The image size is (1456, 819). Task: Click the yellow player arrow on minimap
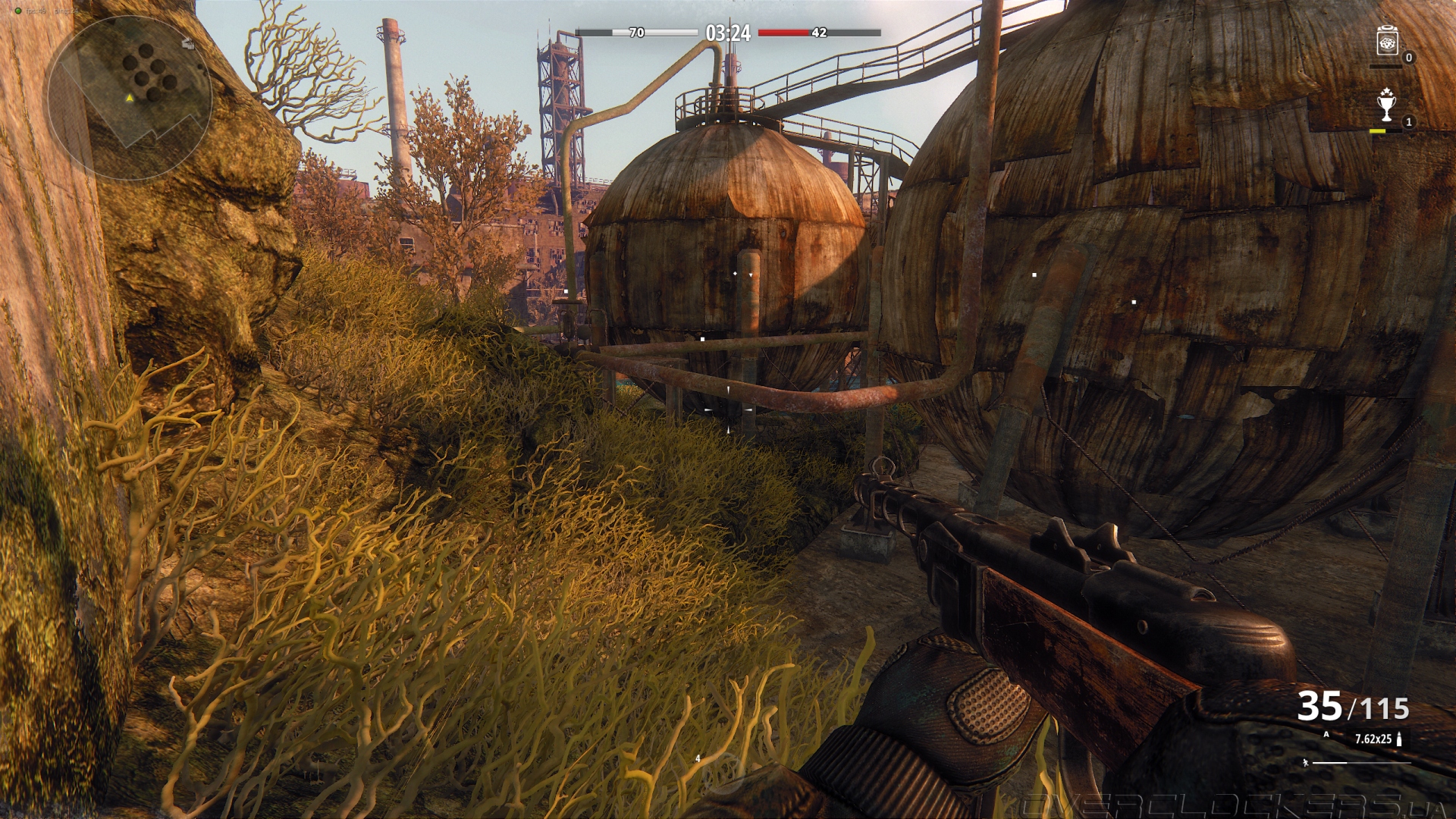click(130, 98)
